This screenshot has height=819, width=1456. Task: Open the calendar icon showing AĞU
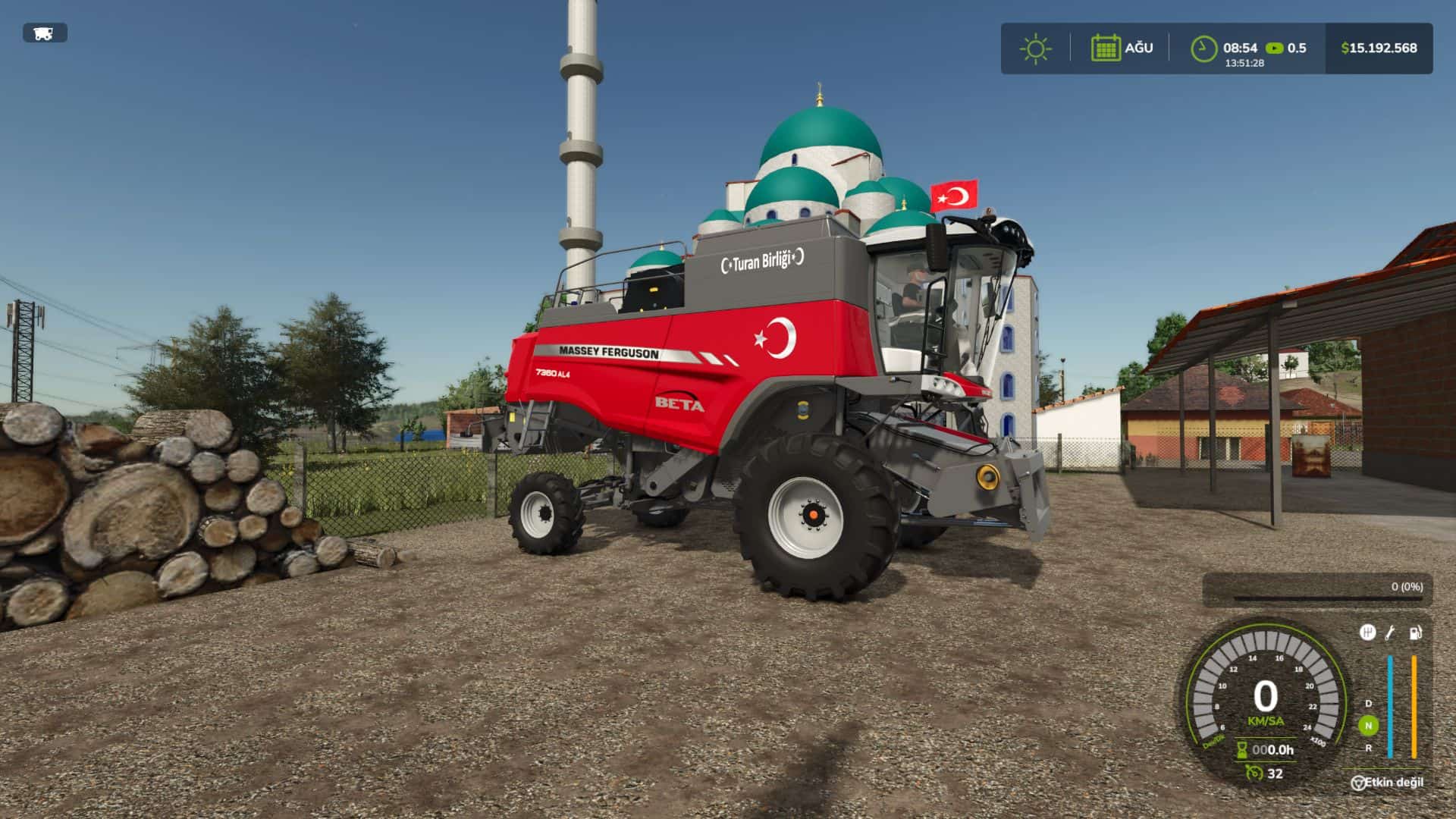pos(1106,48)
